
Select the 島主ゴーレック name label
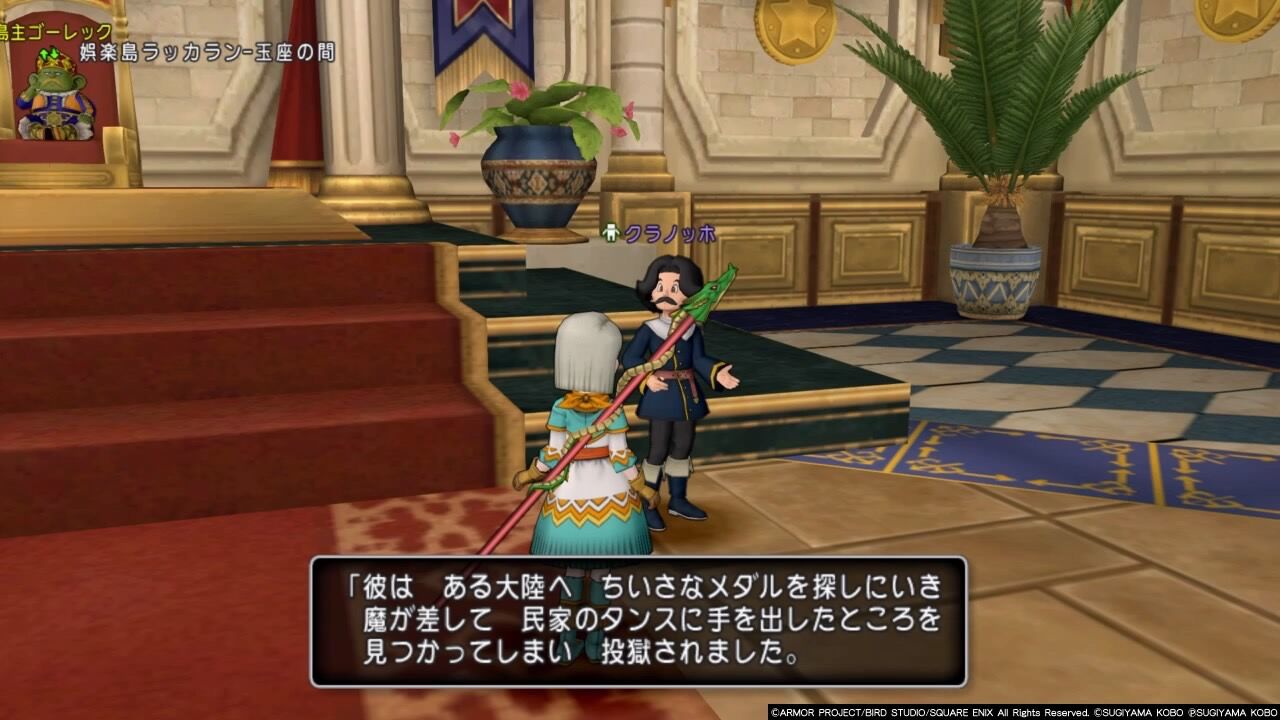[x=52, y=30]
